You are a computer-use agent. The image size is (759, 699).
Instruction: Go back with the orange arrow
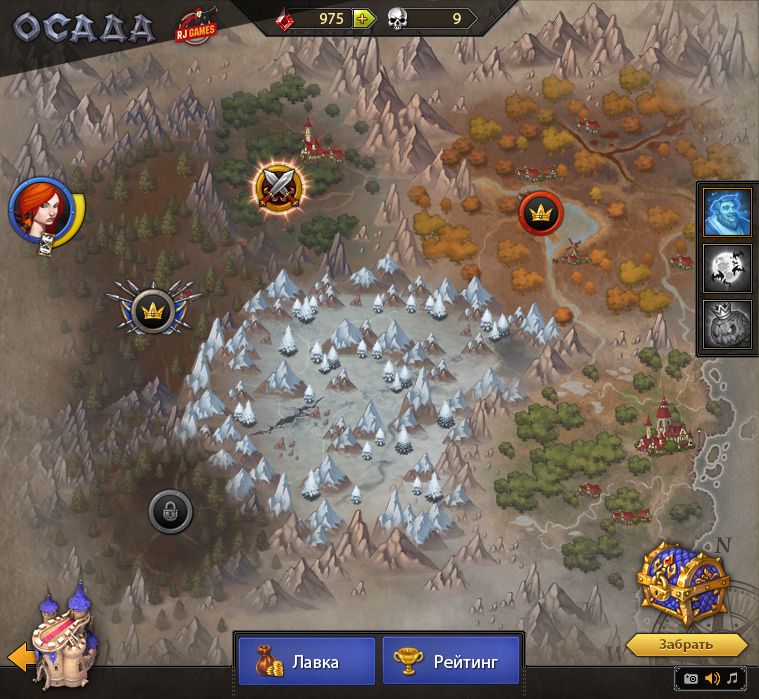tap(19, 657)
